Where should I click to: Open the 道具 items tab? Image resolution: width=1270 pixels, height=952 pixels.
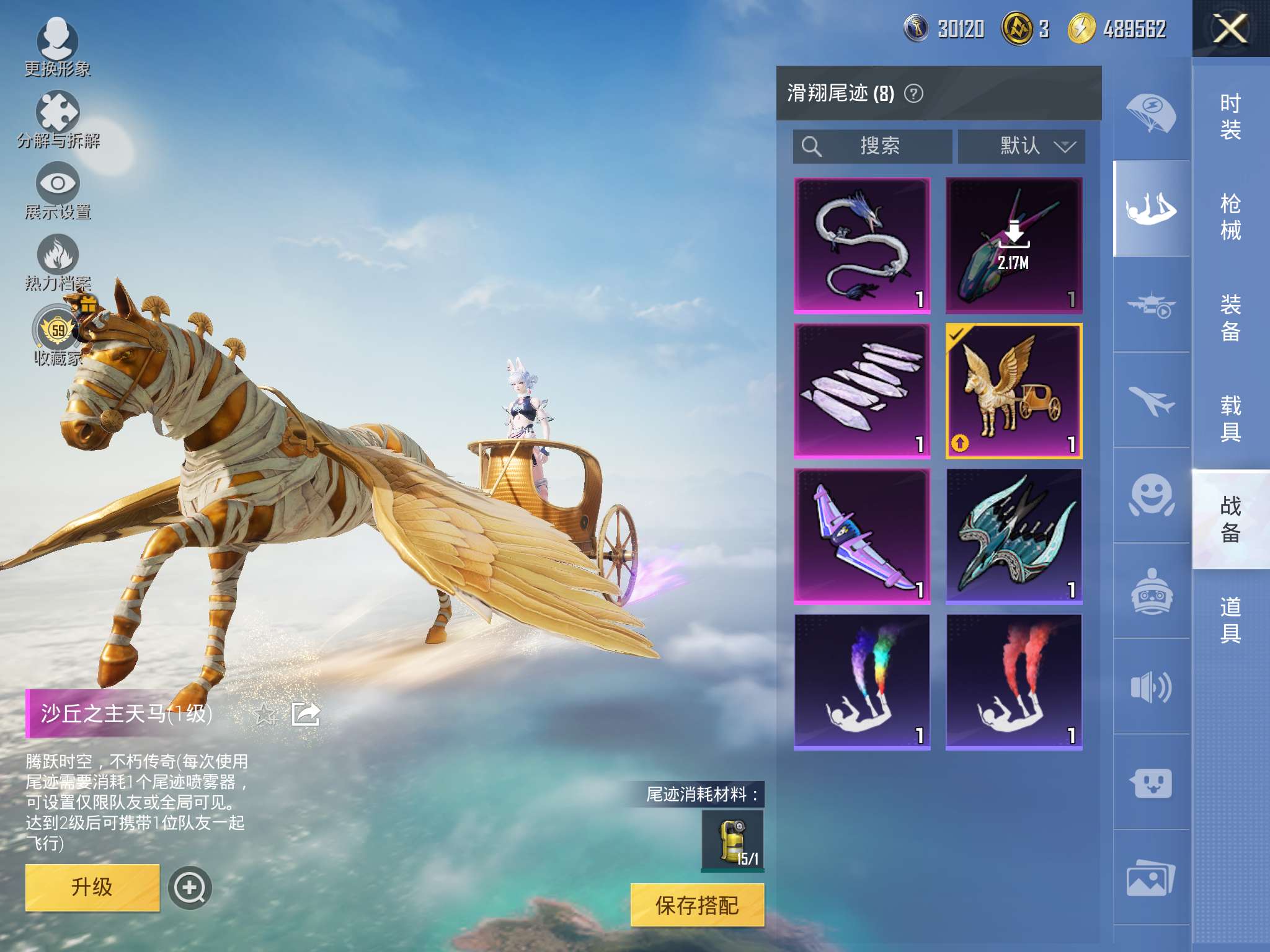(x=1230, y=620)
